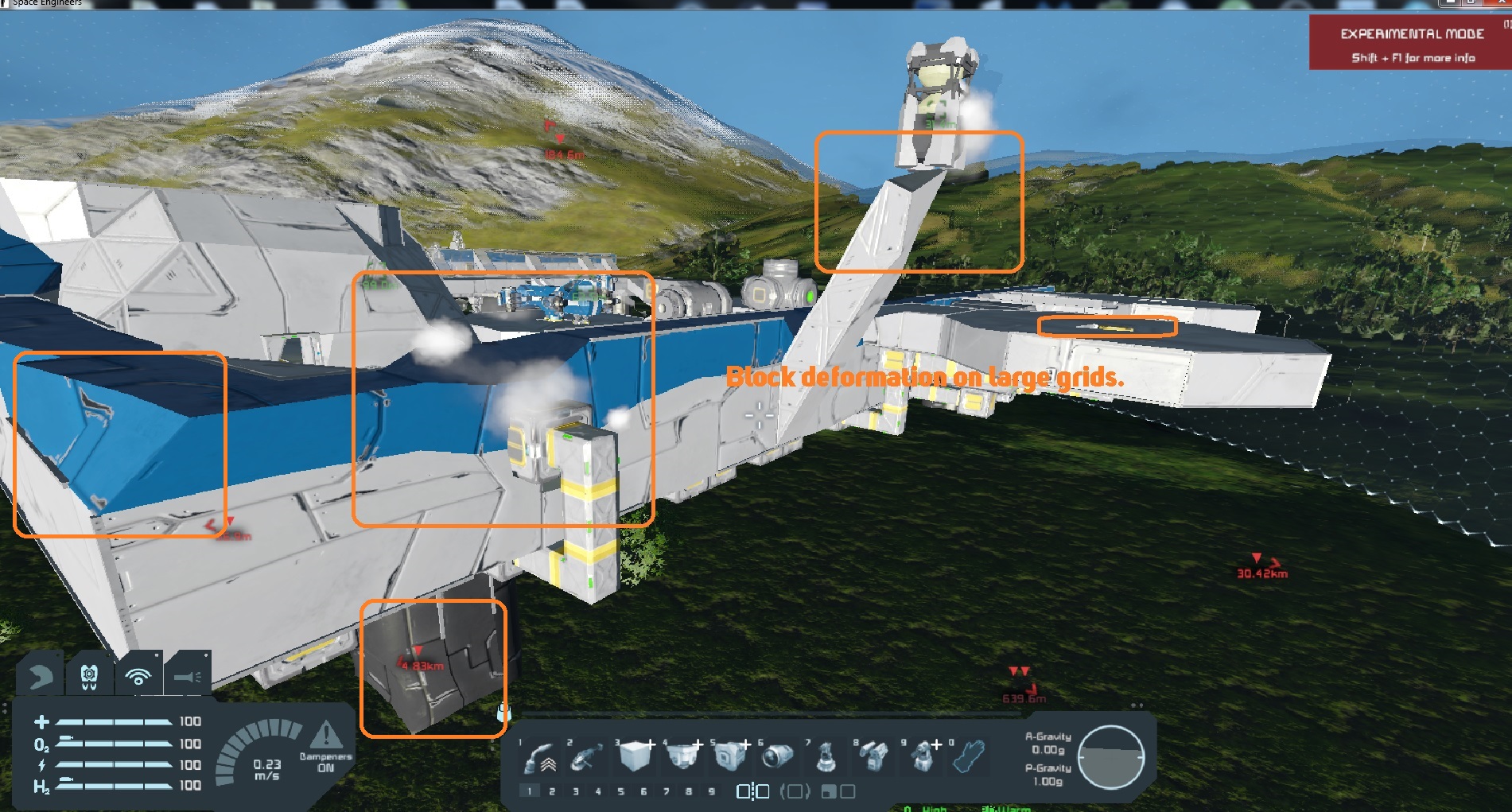
Task: Switch to toolbar page 9
Action: pos(711,791)
